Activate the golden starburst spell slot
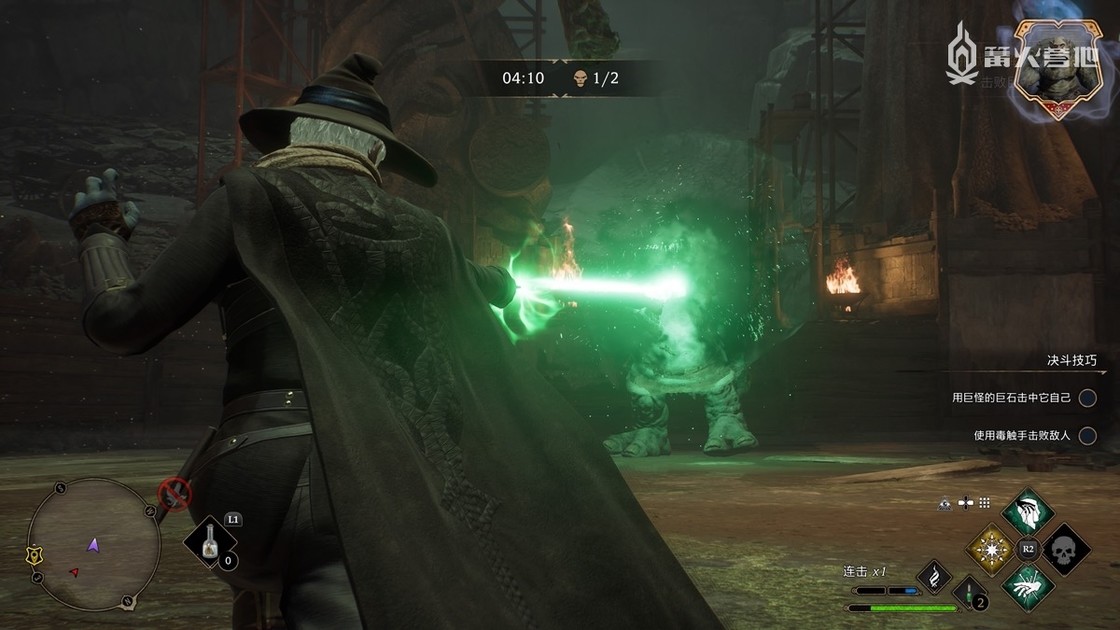This screenshot has width=1120, height=630. click(991, 549)
